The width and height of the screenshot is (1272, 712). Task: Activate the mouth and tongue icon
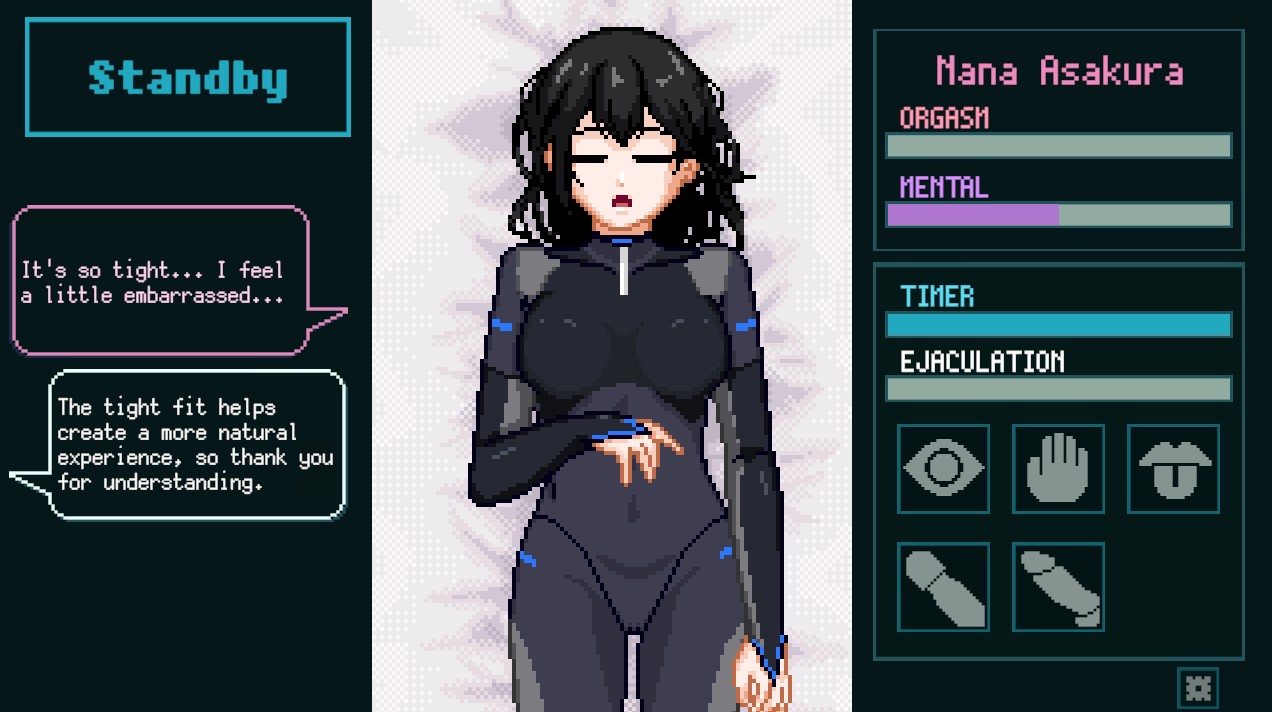[x=1173, y=468]
